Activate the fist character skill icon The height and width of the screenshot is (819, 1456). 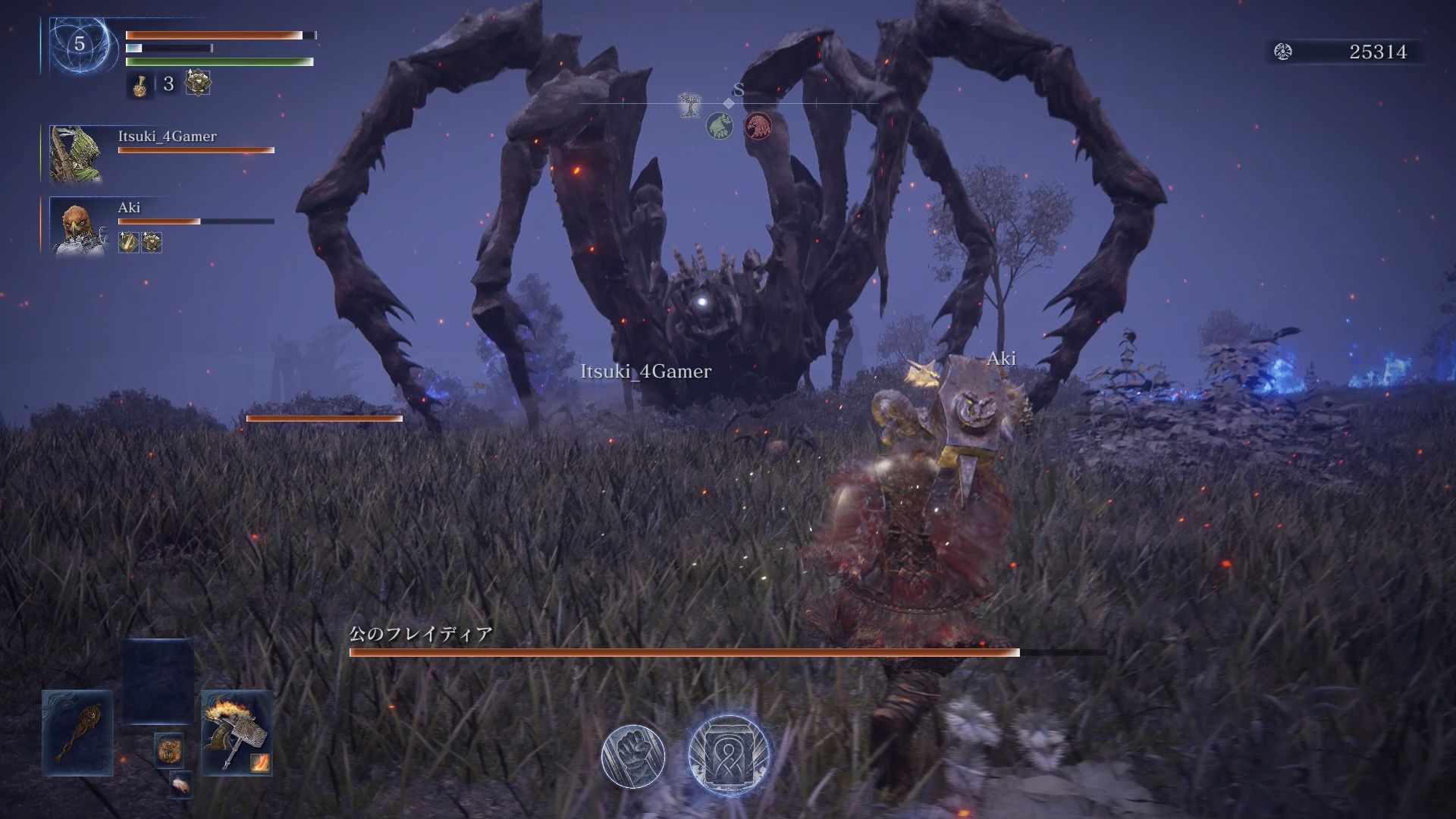click(x=633, y=755)
